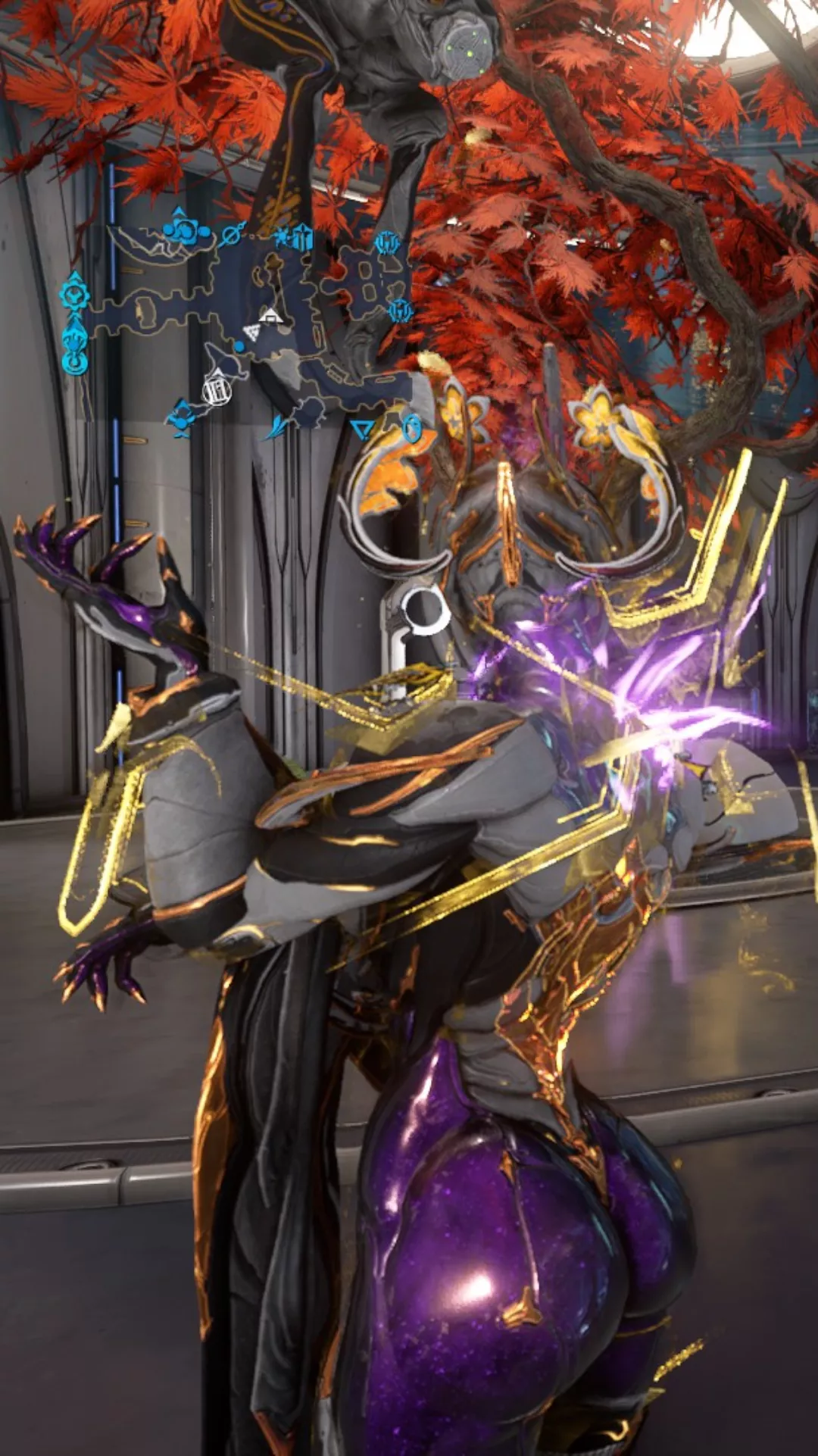
Task: Select the white circular syndicate marker on map
Action: (217, 390)
